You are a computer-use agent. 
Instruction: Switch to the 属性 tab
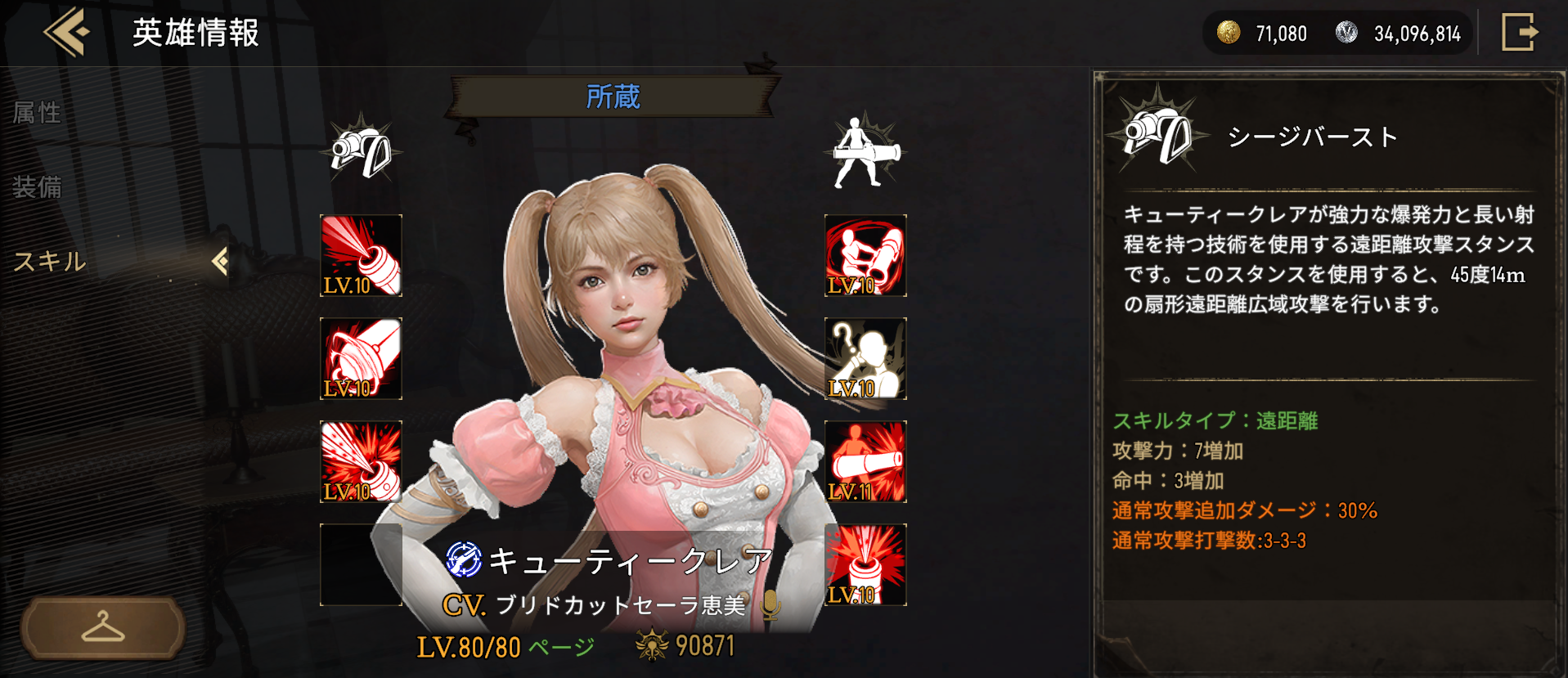click(37, 112)
